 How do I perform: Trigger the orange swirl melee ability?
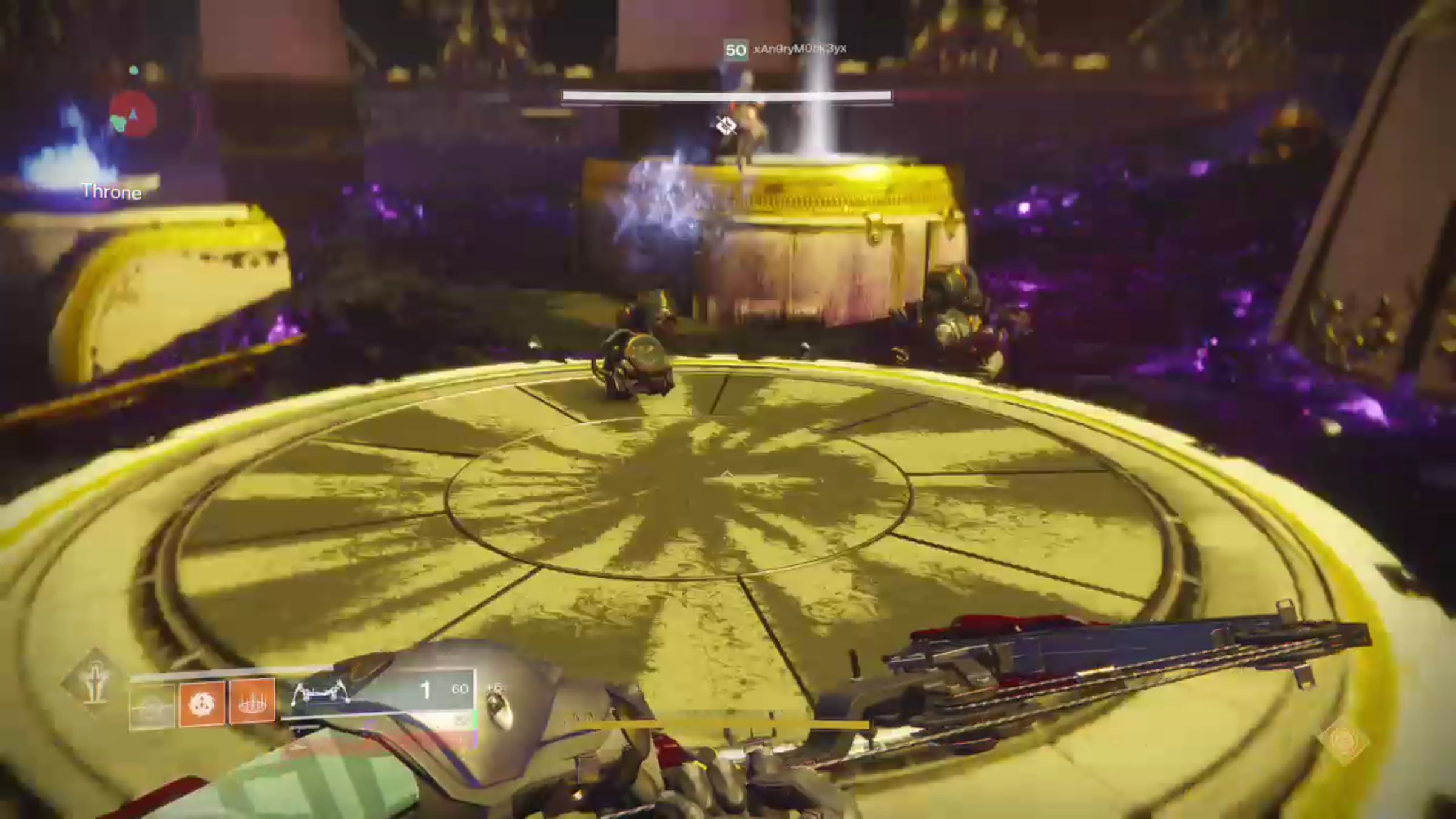pyautogui.click(x=202, y=704)
